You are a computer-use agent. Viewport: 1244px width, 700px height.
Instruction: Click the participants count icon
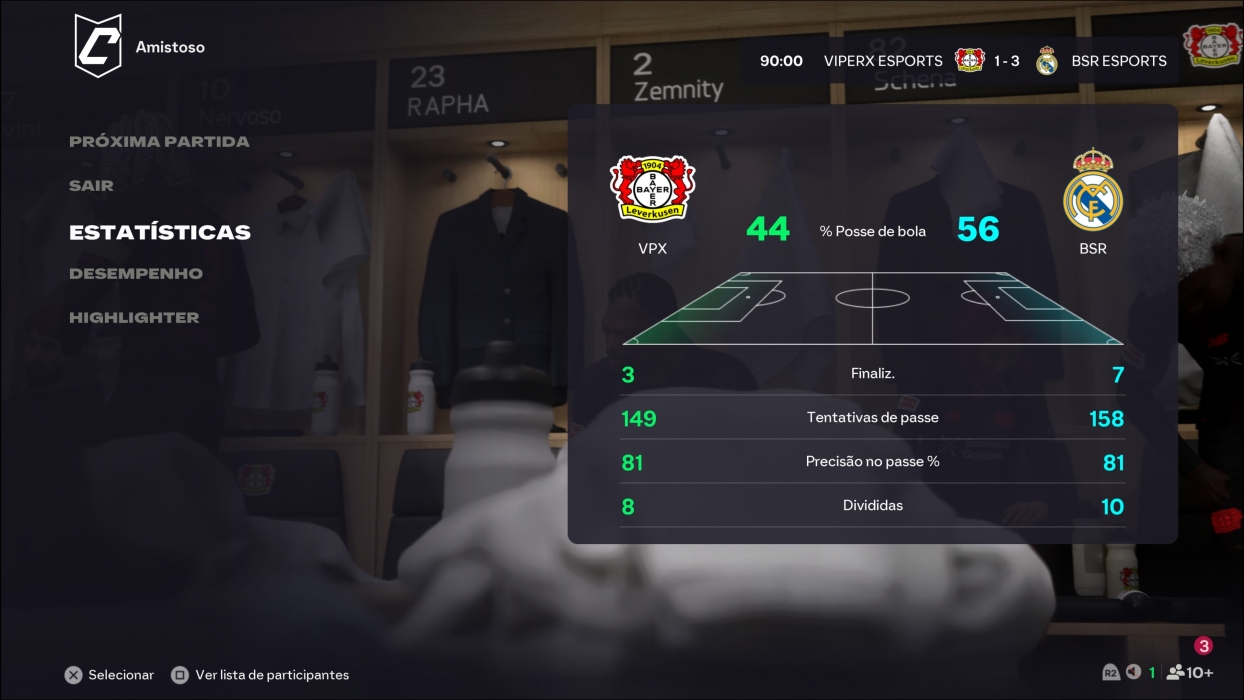coord(1189,673)
